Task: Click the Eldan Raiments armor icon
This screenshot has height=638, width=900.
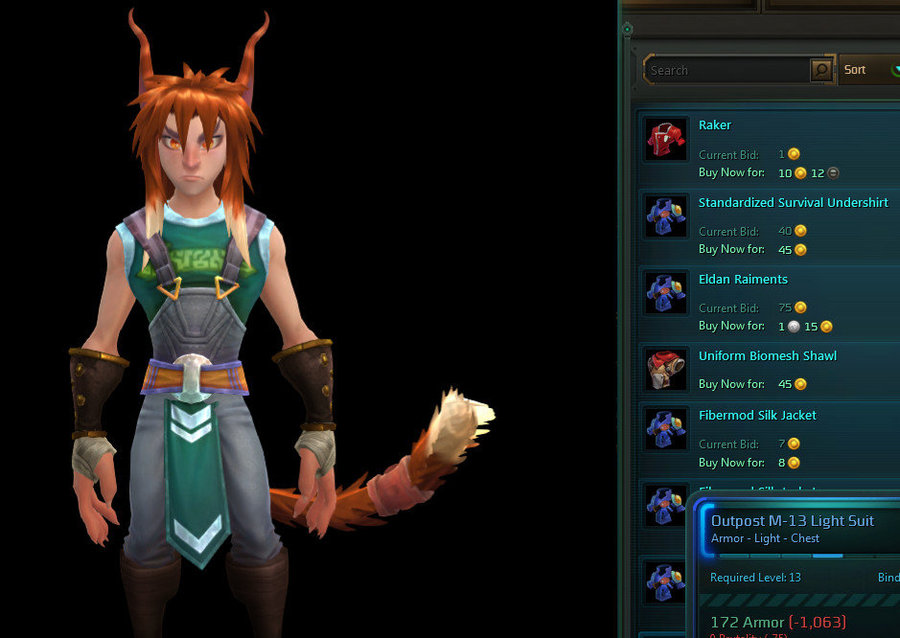Action: pyautogui.click(x=666, y=293)
